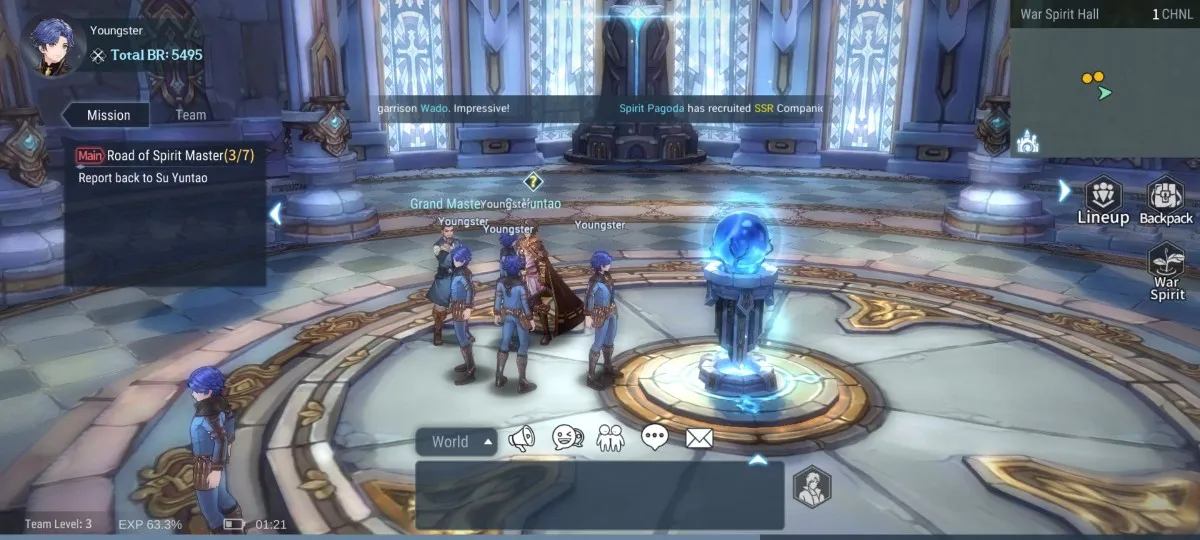Click the megaphone announcement icon
The height and width of the screenshot is (540, 1200).
521,438
